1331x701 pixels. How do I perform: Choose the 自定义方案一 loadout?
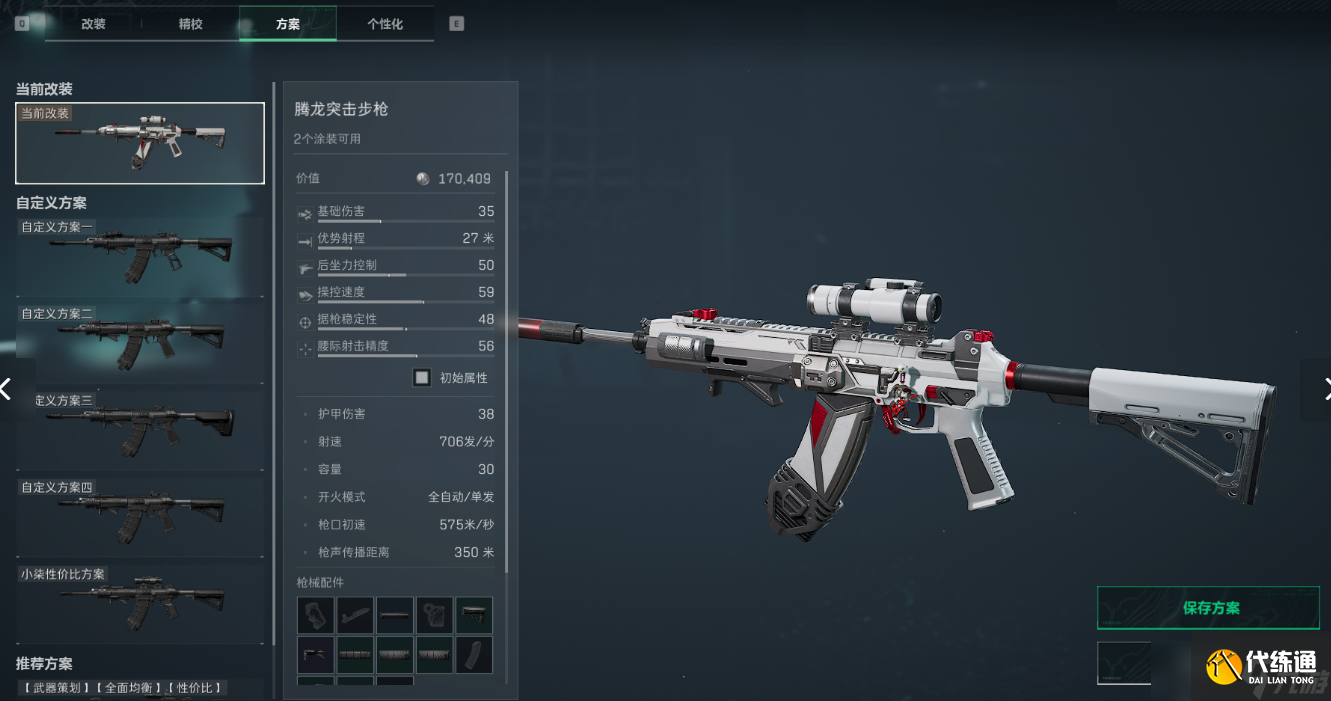pos(140,256)
